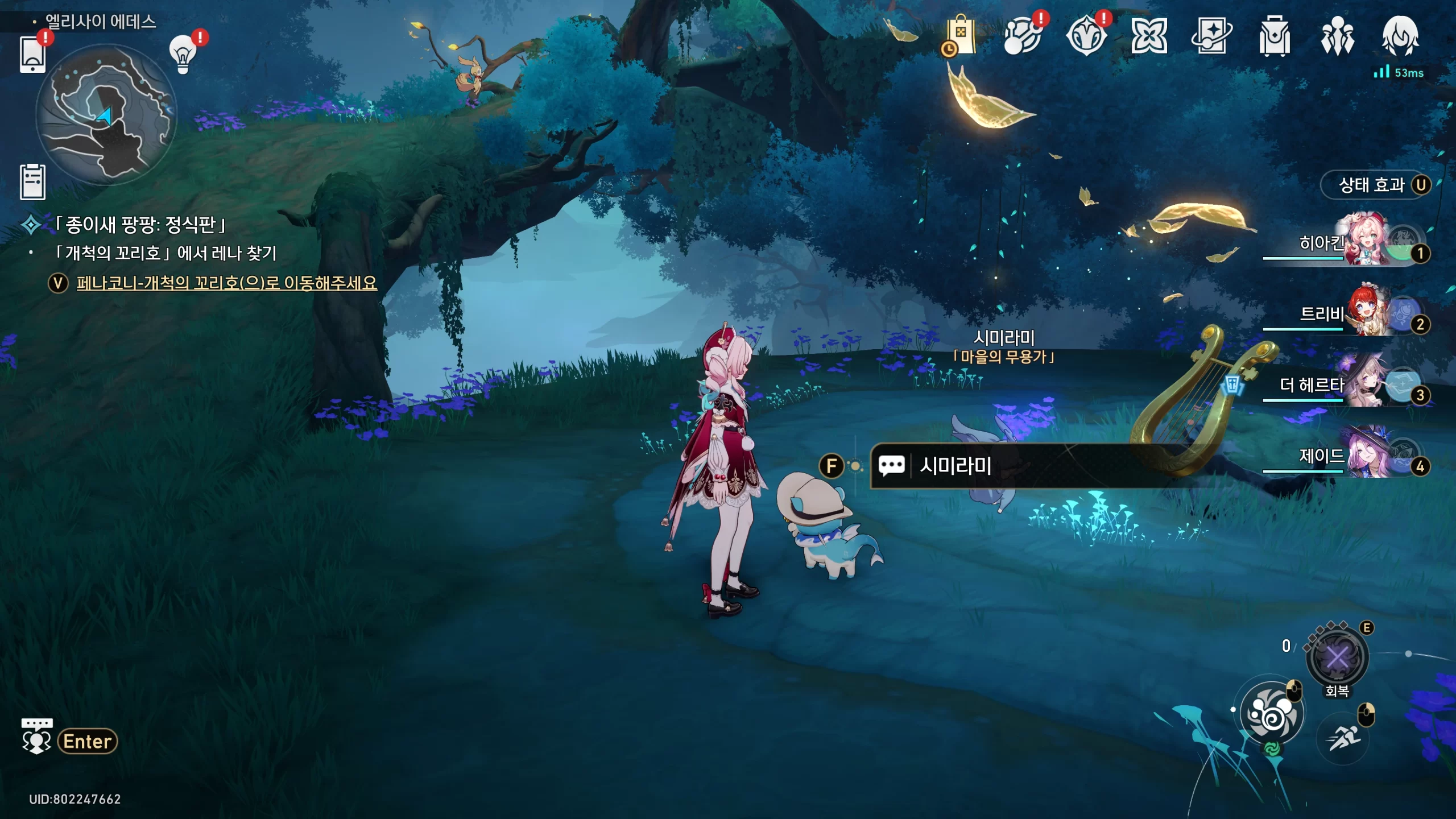Open the shop bag icon
1456x819 pixels.
click(960, 36)
